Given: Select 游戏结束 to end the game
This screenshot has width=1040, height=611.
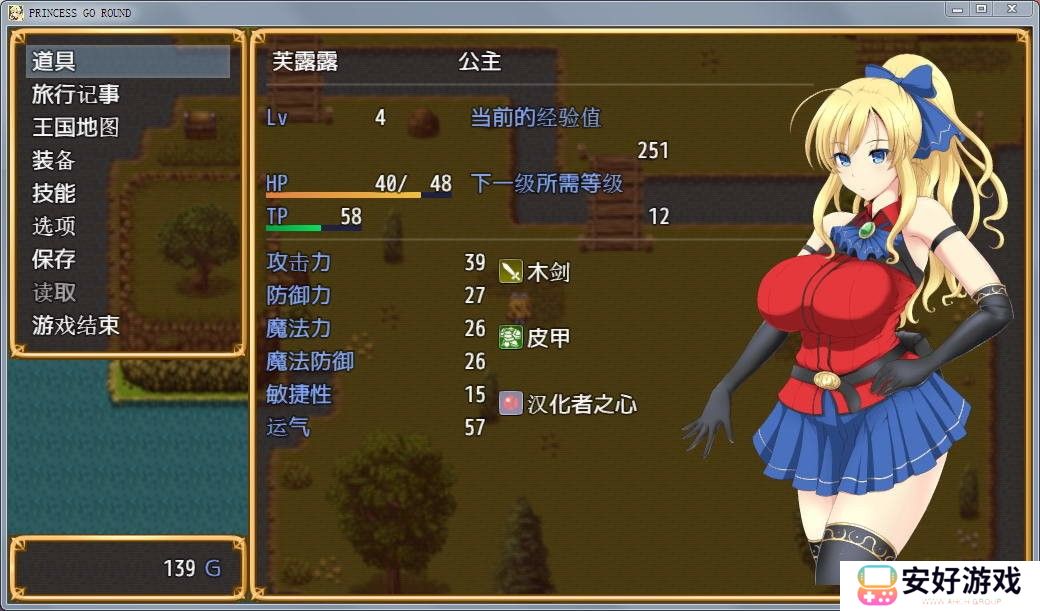Looking at the screenshot, I should click(x=76, y=325).
